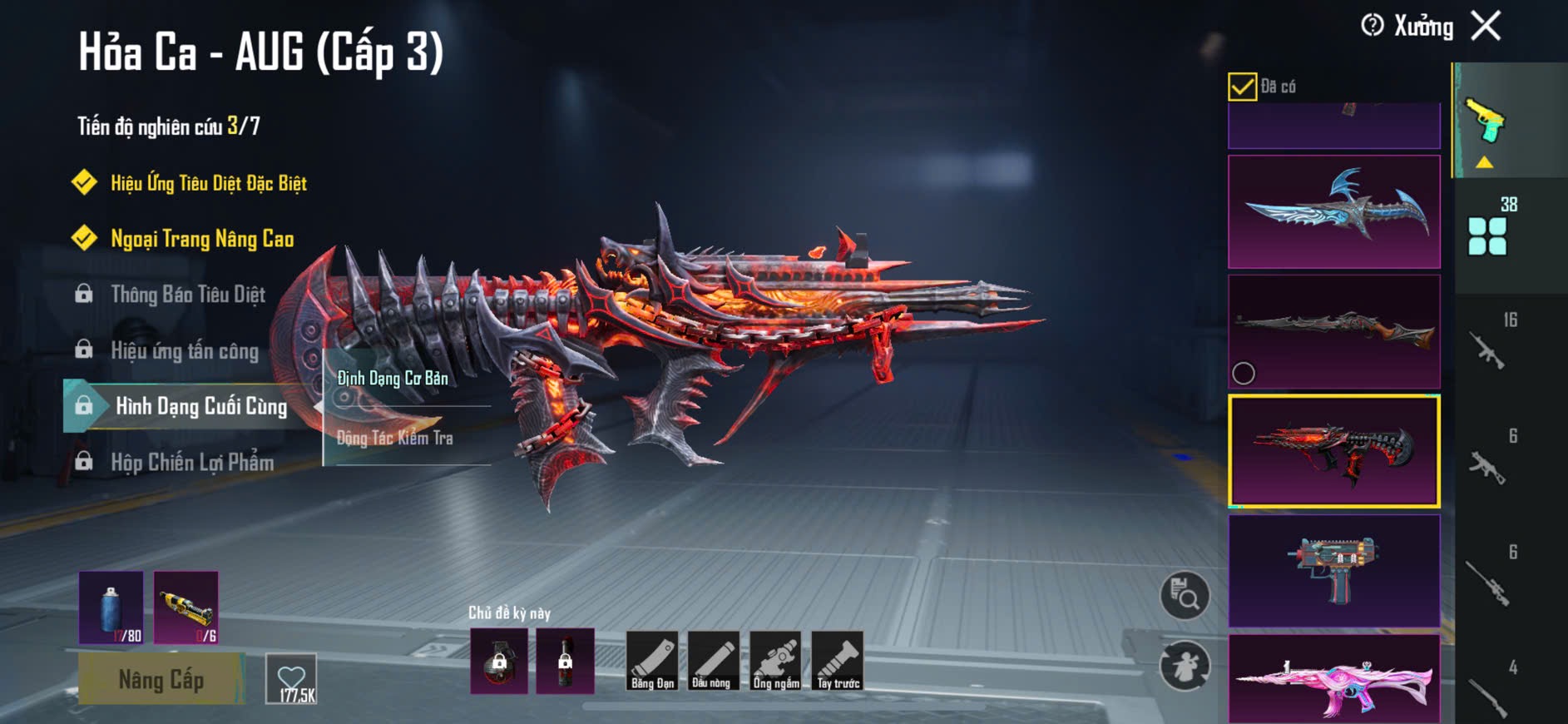Viewport: 1568px width, 724px height.
Task: Select Hình Dạng Cuối Cùng entry
Action: (x=200, y=406)
